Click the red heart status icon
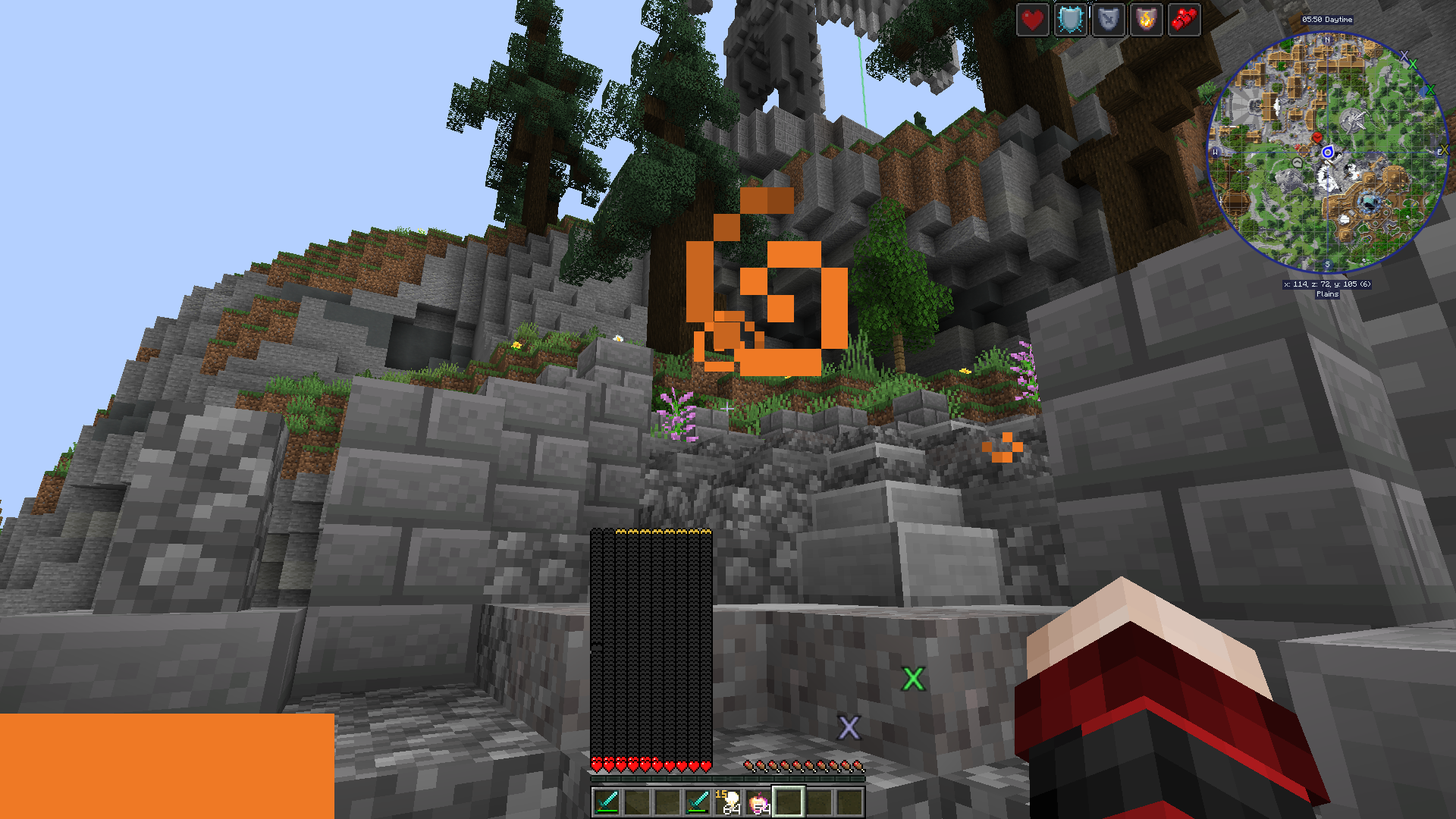Viewport: 1456px width, 819px height. tap(1032, 20)
